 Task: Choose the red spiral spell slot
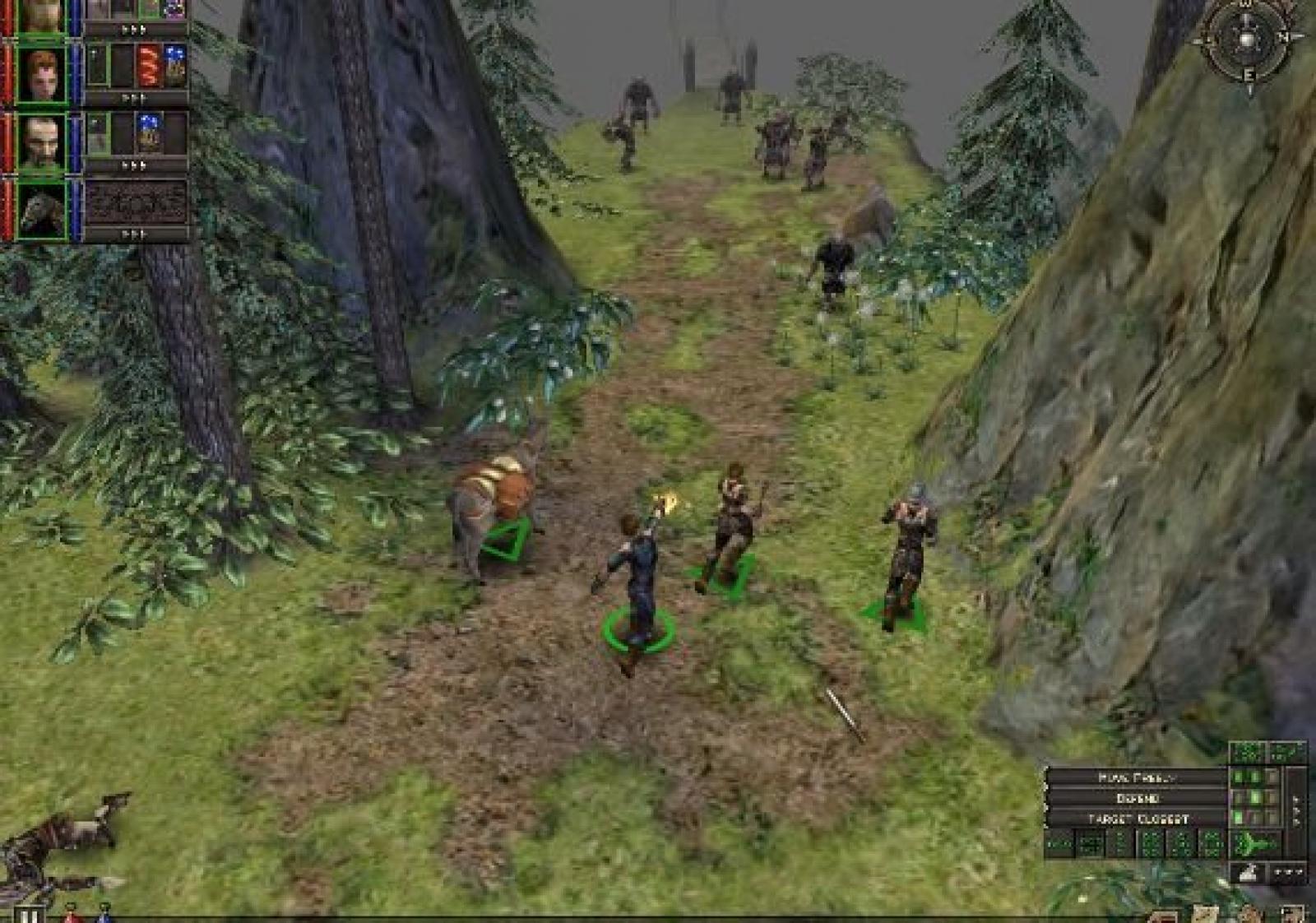[149, 66]
